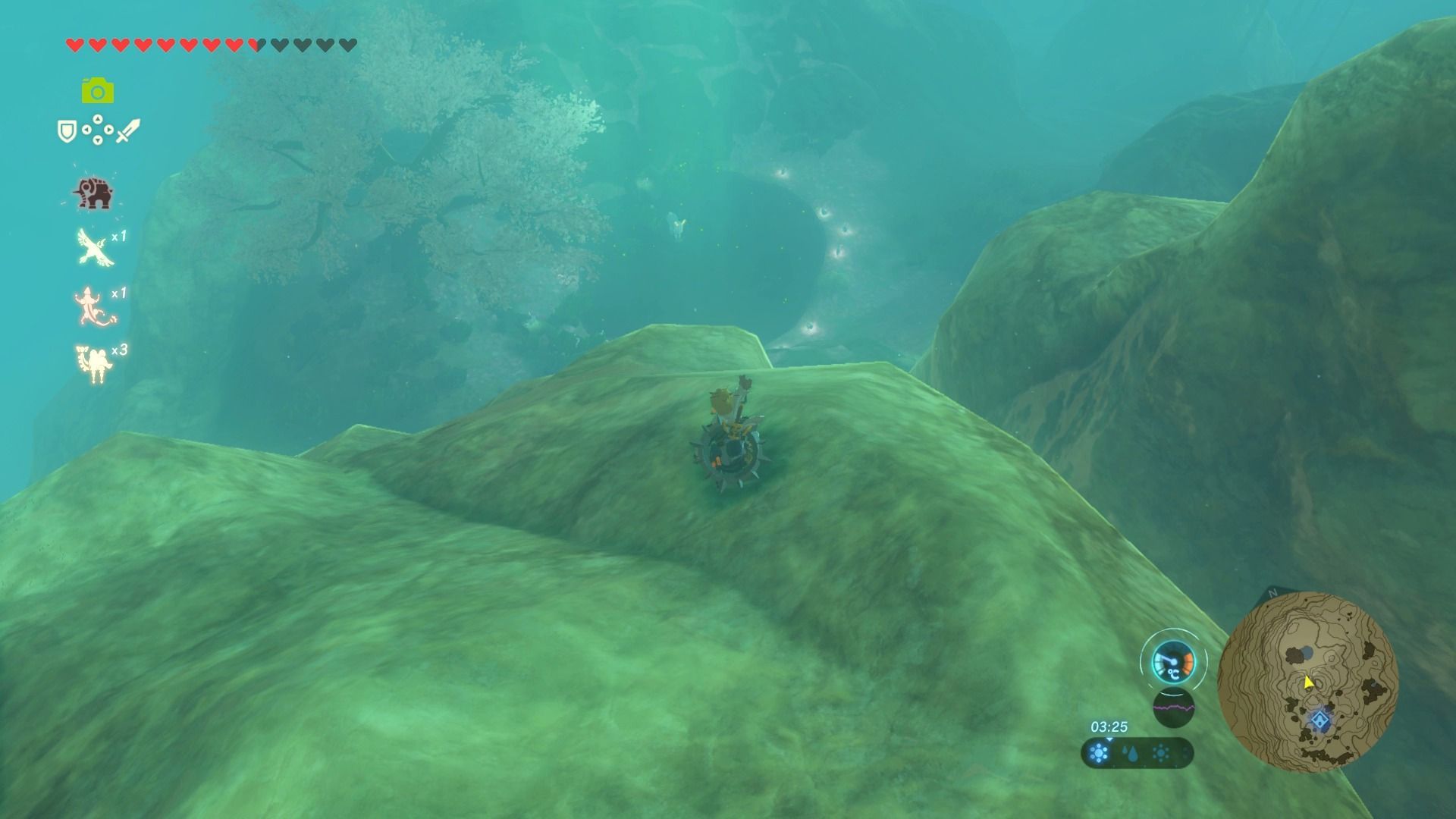Select the camel champion ability icon
Viewport: 1456px width, 819px height.
[94, 363]
